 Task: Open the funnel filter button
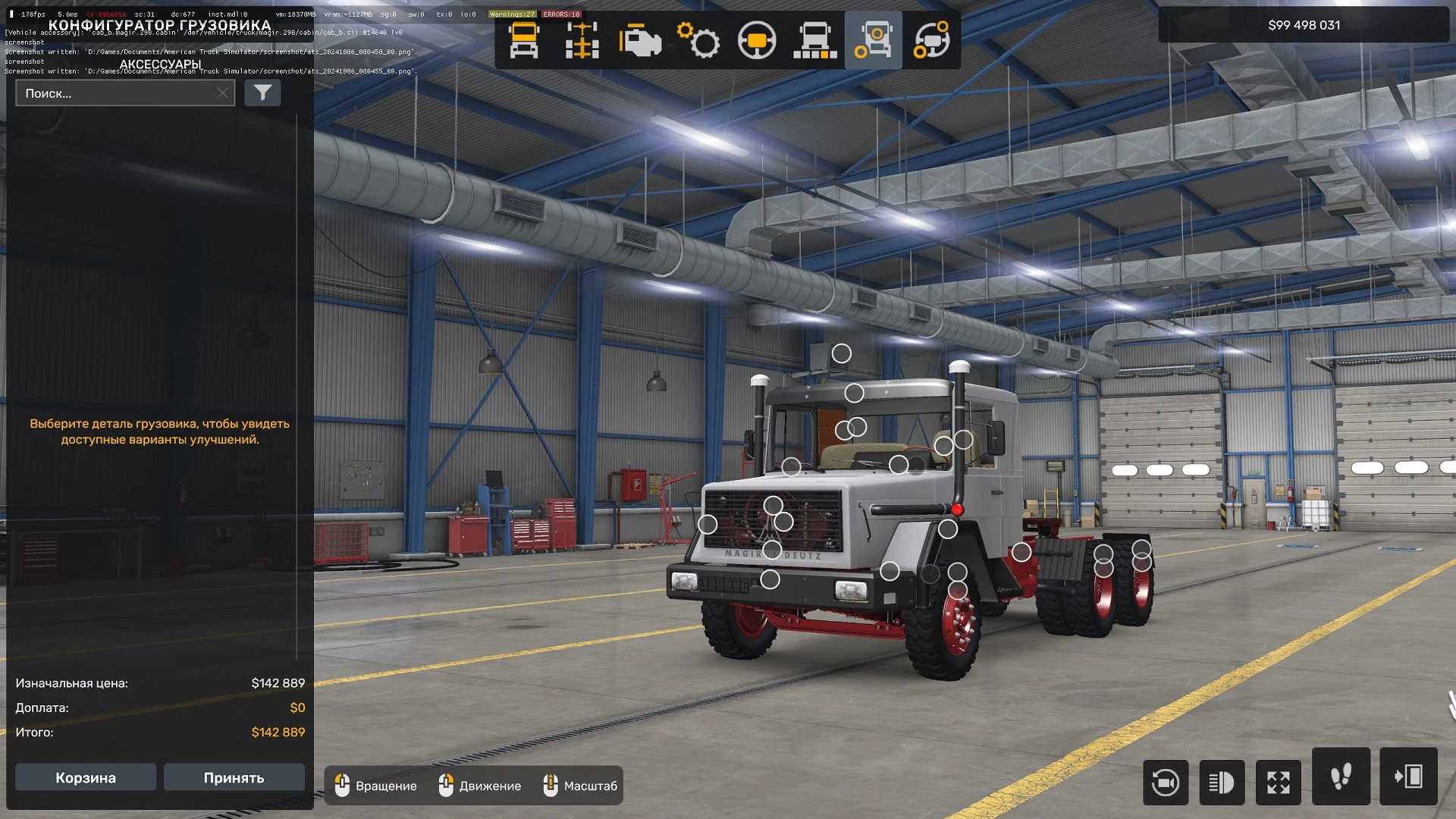click(262, 93)
